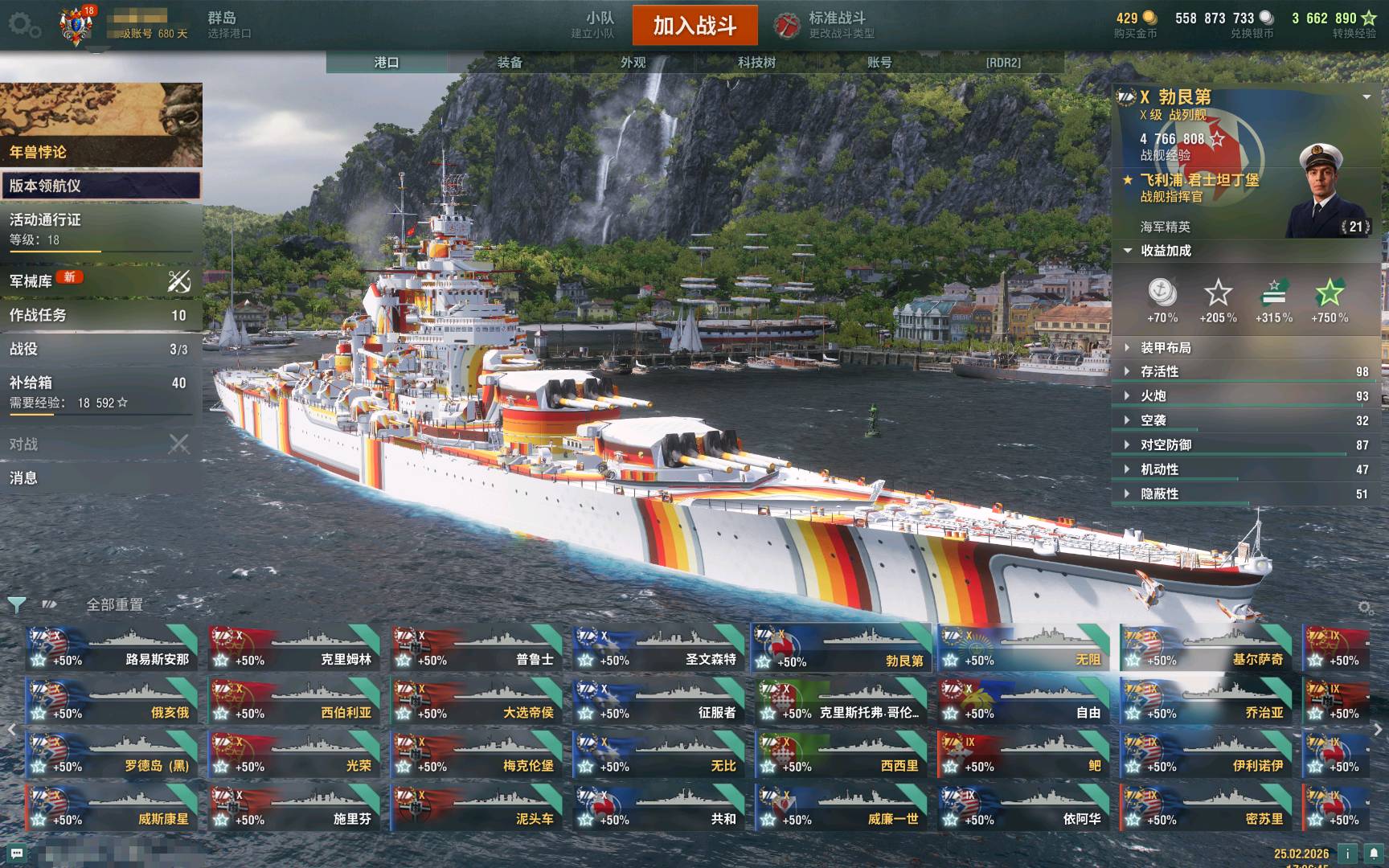Show the 科技树 tech tree tab
This screenshot has width=1389, height=868.
(x=756, y=62)
